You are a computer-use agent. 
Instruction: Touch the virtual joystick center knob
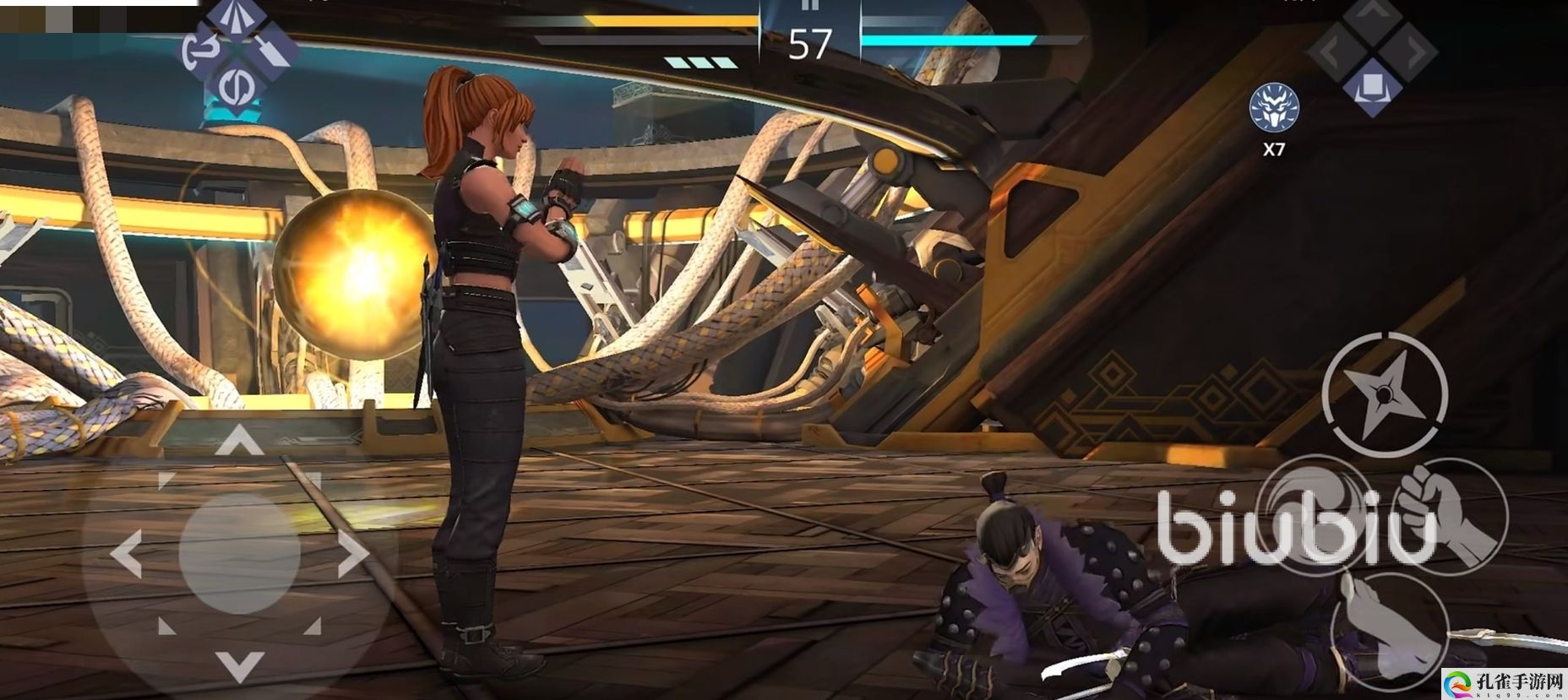(239, 554)
